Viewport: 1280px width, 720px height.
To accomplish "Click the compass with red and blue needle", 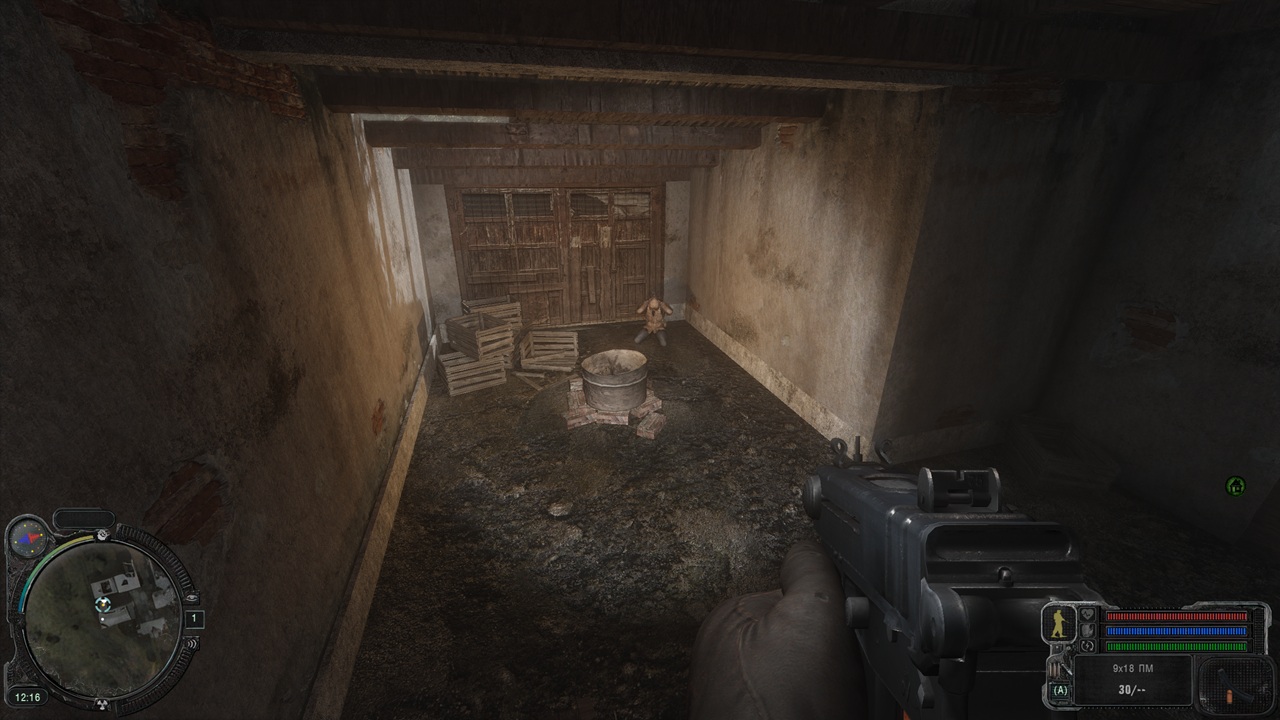I will (x=27, y=537).
